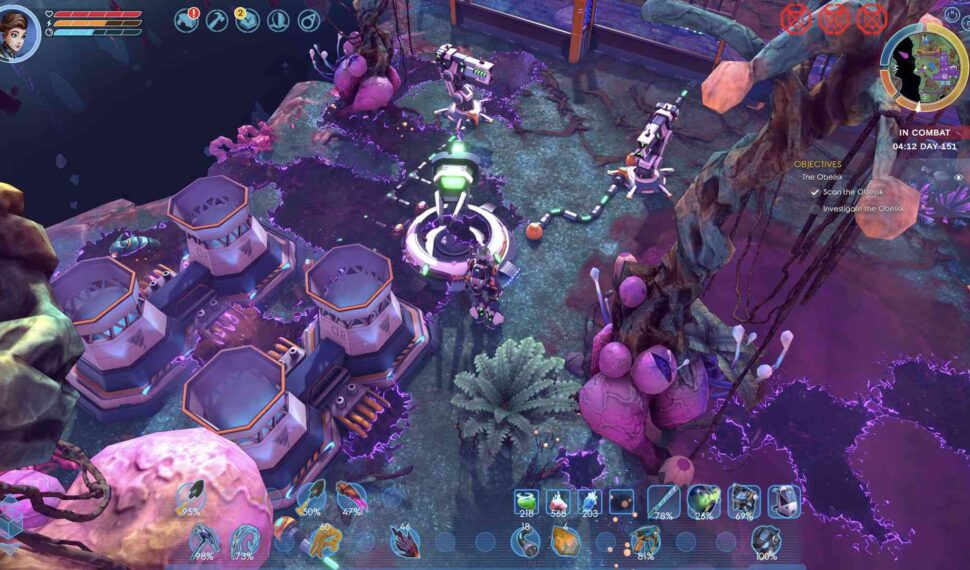Select the orange ore slot
This screenshot has width=970, height=570.
566,541
